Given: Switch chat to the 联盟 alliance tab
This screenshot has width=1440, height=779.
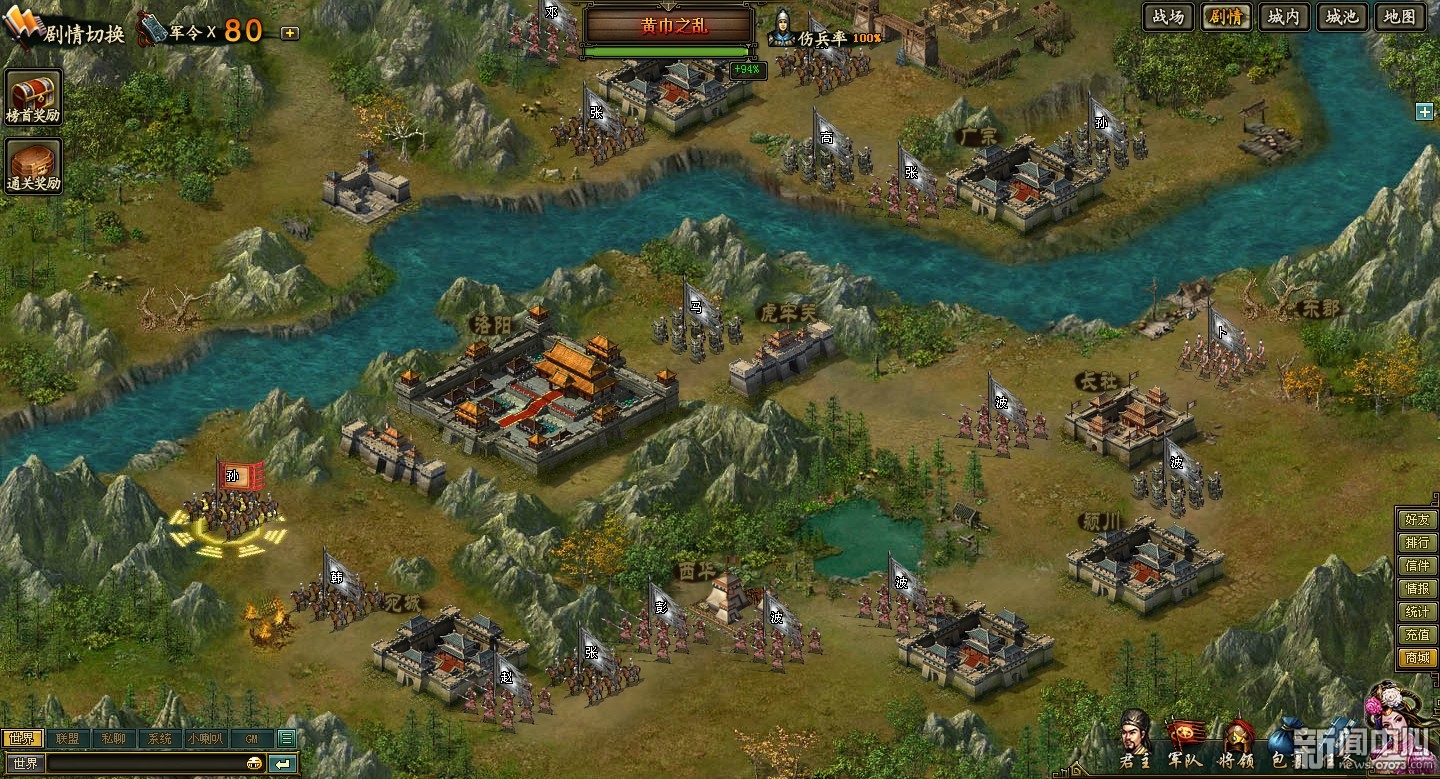Looking at the screenshot, I should 68,739.
